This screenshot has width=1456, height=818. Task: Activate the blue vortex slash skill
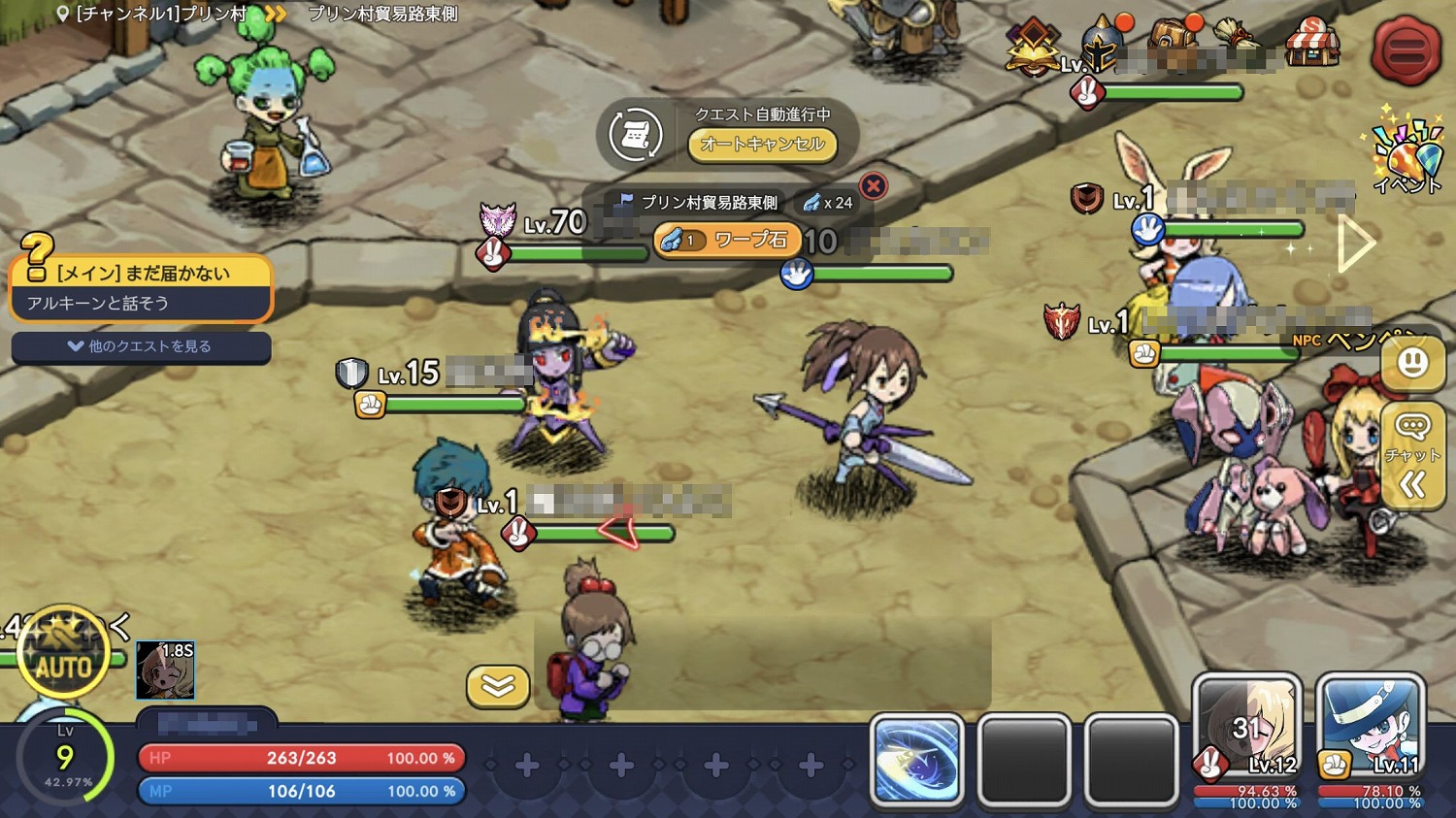(917, 760)
